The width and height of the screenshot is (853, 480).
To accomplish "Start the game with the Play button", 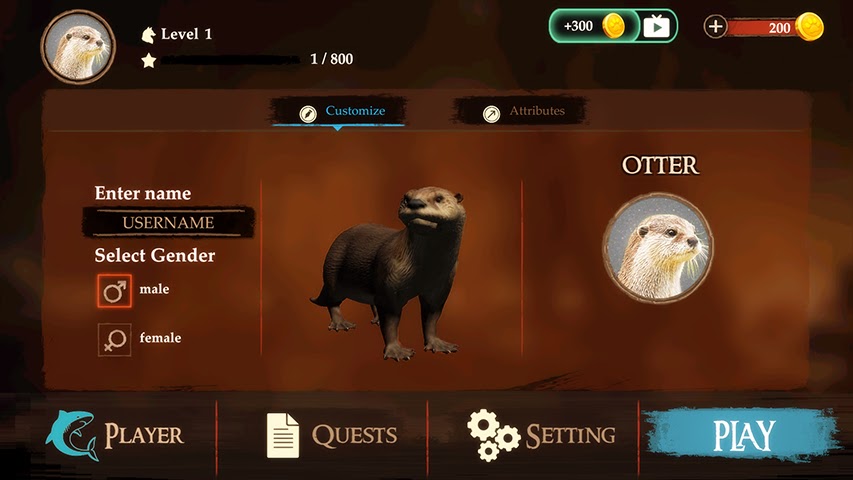I will 742,436.
